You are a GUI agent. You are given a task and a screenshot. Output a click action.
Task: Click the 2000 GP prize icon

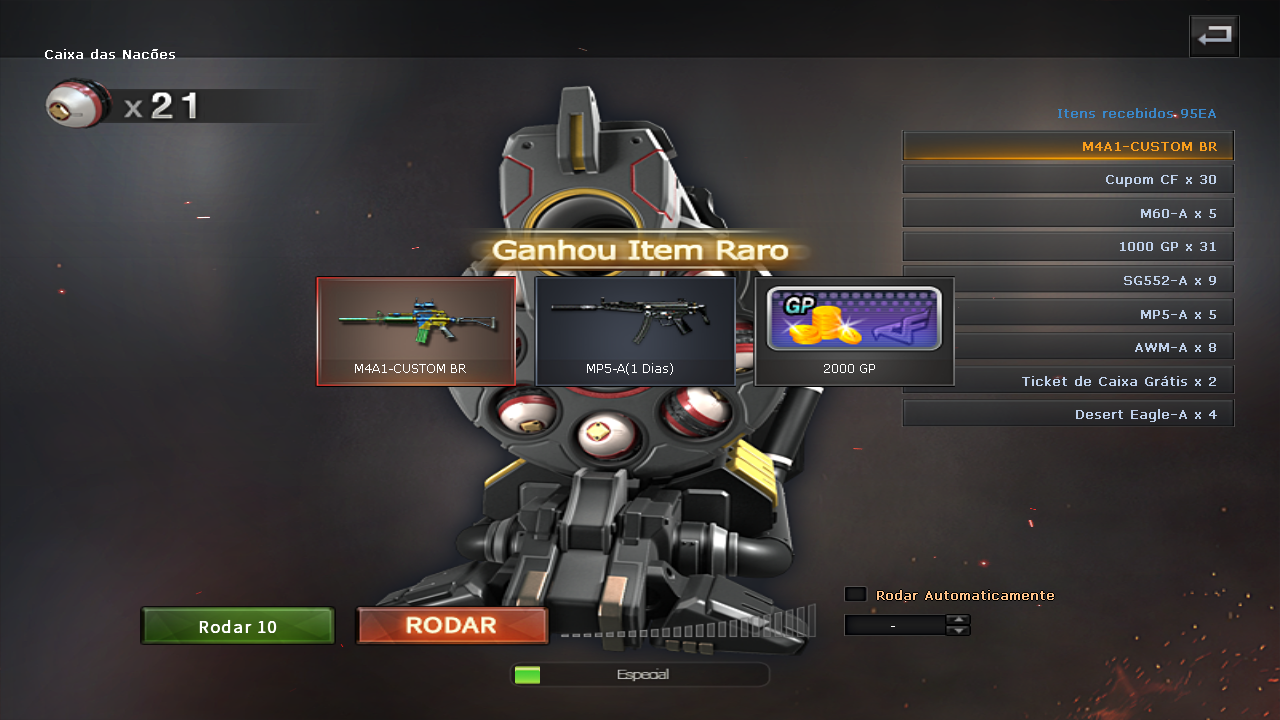pyautogui.click(x=853, y=330)
